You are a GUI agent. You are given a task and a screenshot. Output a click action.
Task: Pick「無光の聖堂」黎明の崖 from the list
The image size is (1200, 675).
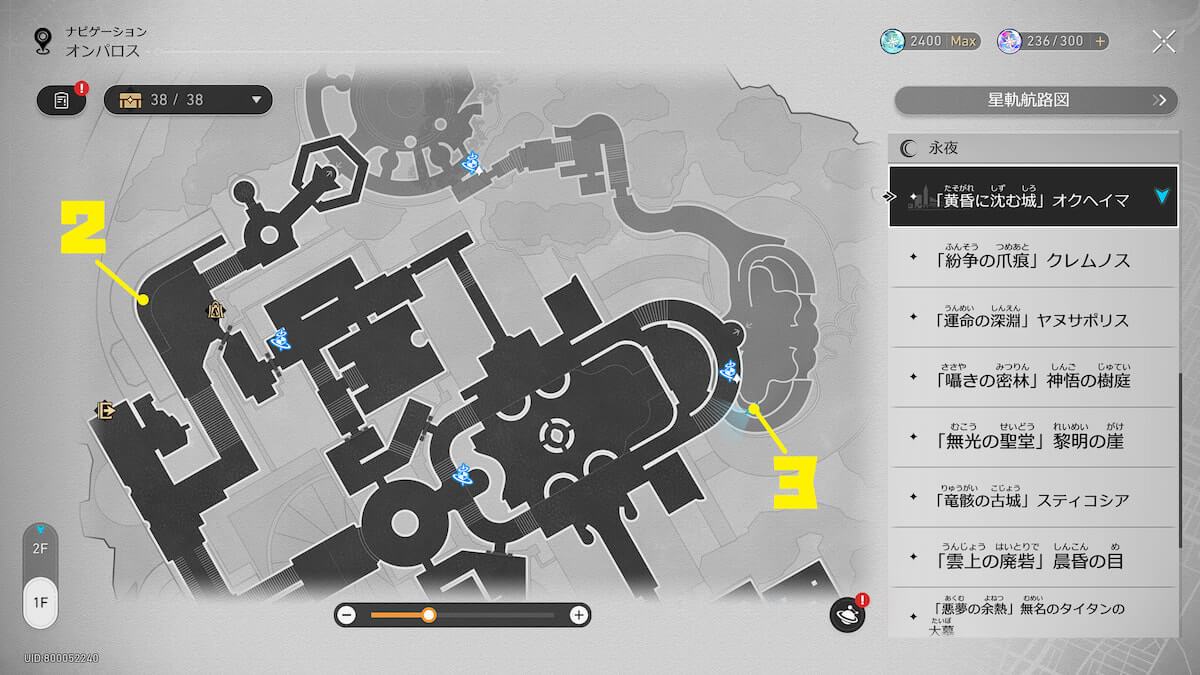[x=1034, y=439]
